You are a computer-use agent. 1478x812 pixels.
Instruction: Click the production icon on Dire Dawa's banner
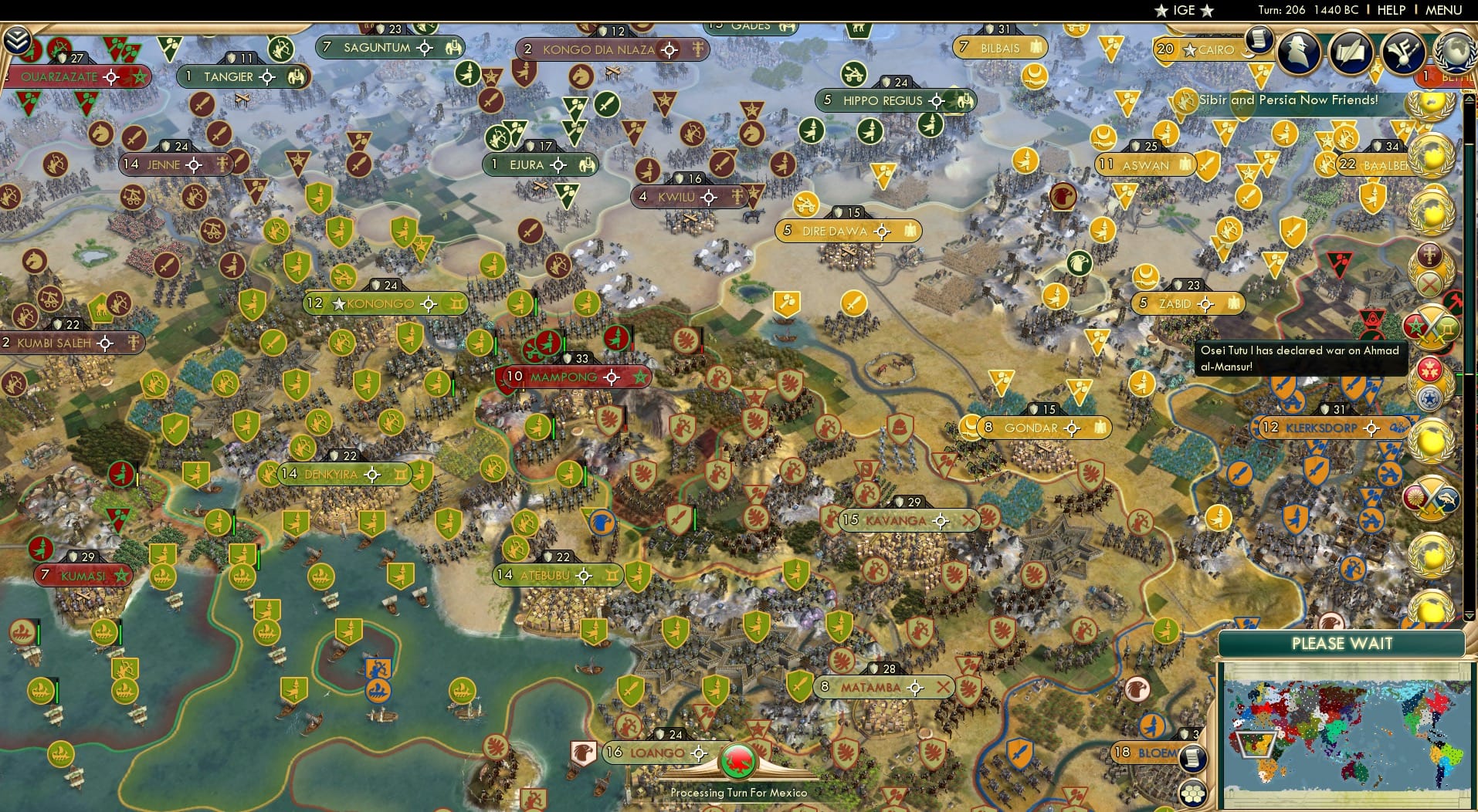pos(910,230)
